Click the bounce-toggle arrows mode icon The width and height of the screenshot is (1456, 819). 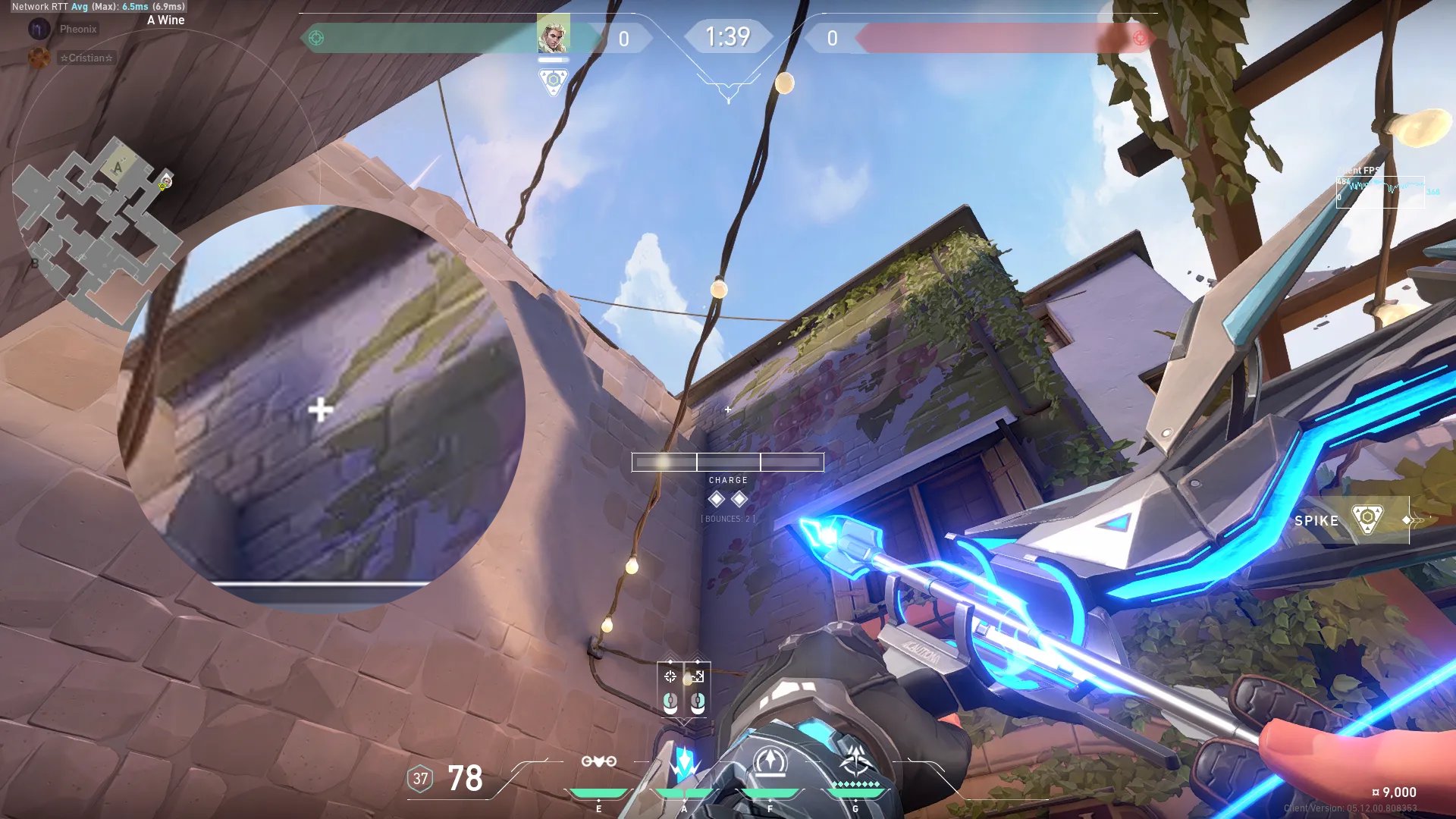click(698, 676)
